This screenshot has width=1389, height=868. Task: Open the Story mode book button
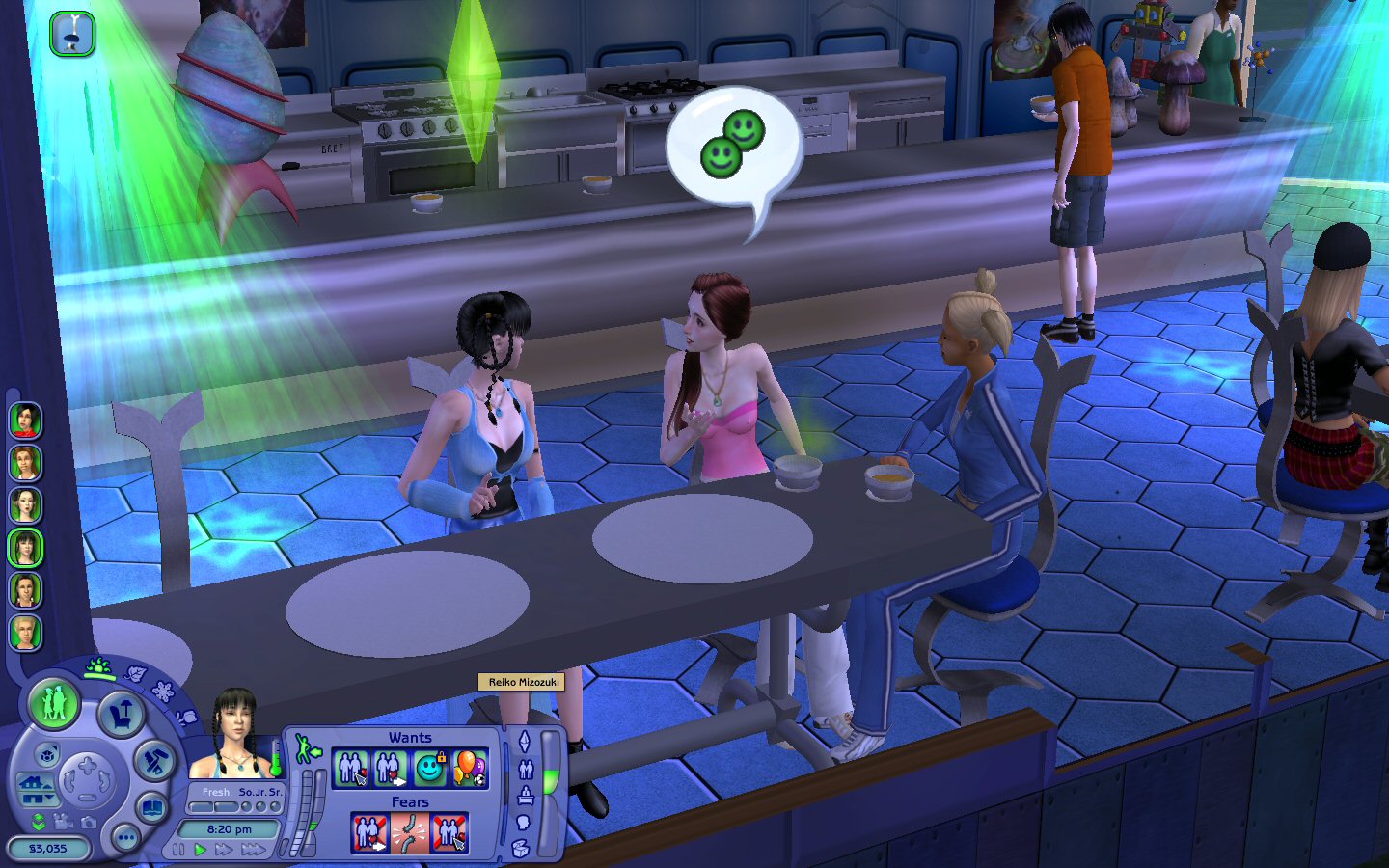coord(152,806)
